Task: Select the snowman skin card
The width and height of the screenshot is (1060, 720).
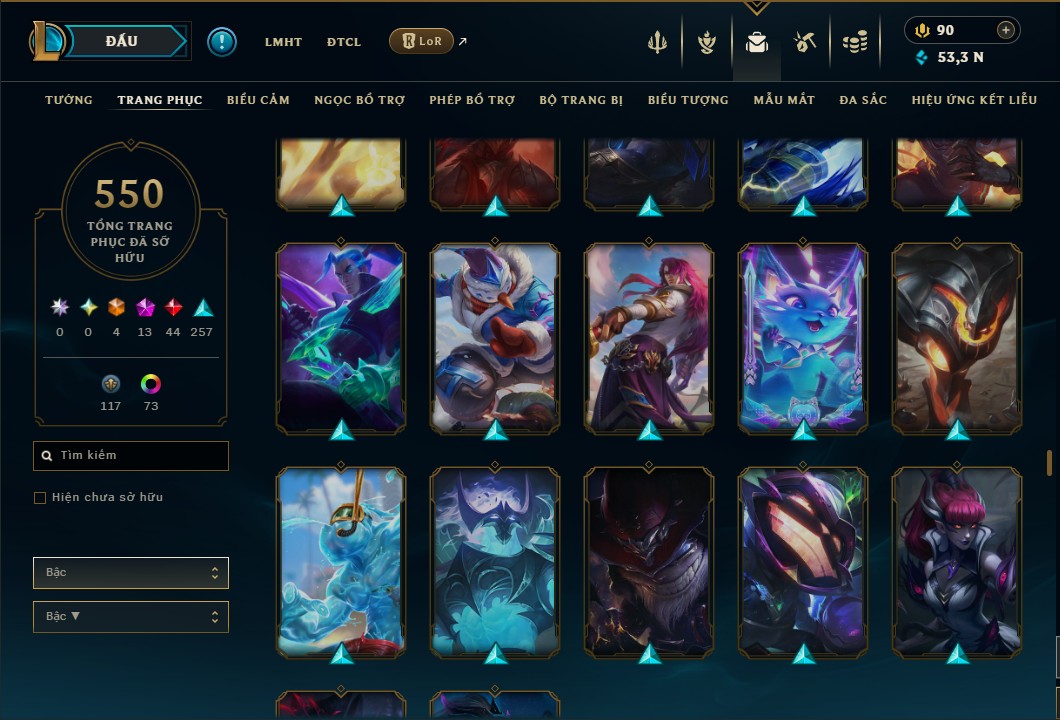Action: click(495, 337)
